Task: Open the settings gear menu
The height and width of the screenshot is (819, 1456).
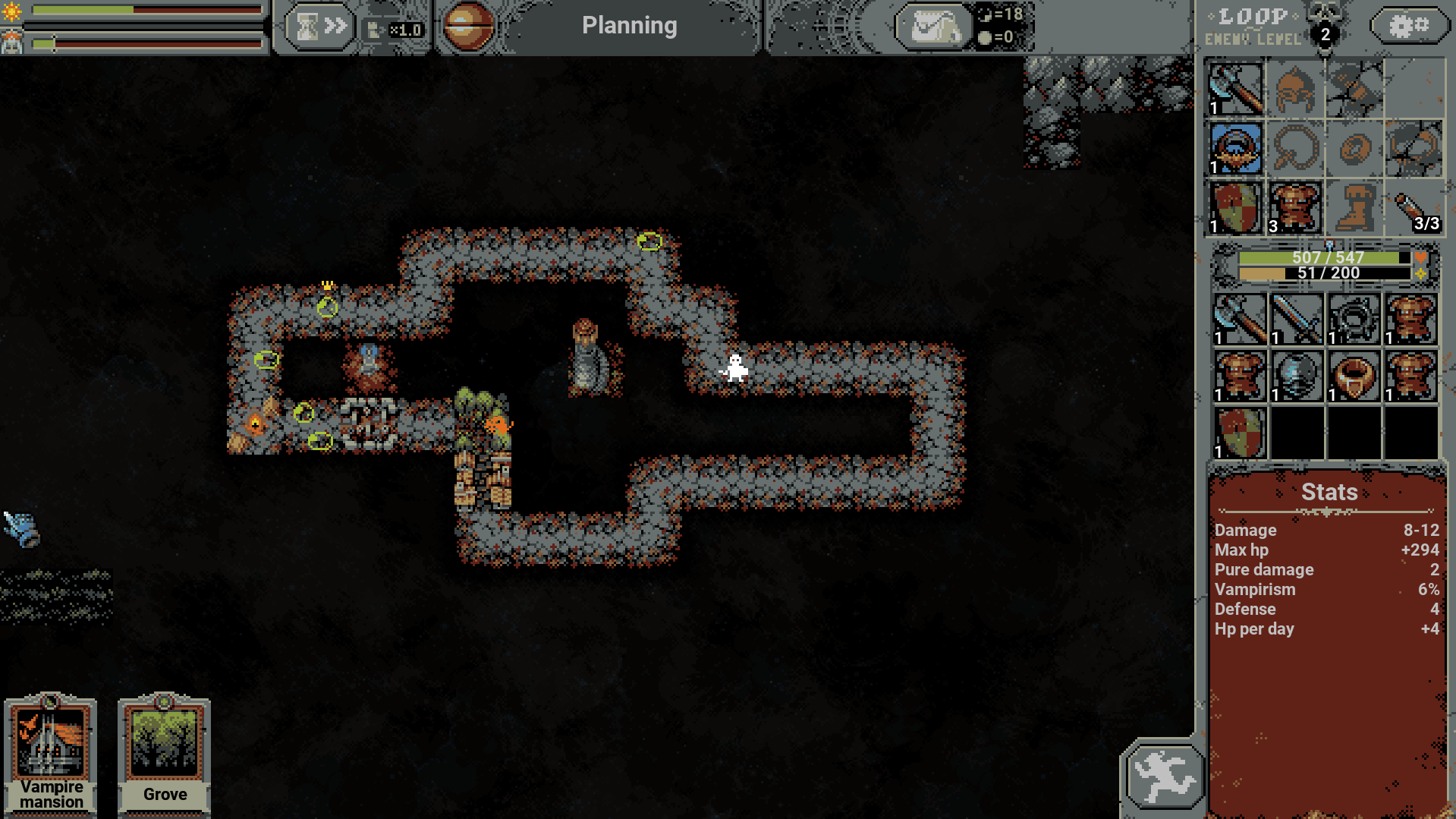Action: 1408,27
